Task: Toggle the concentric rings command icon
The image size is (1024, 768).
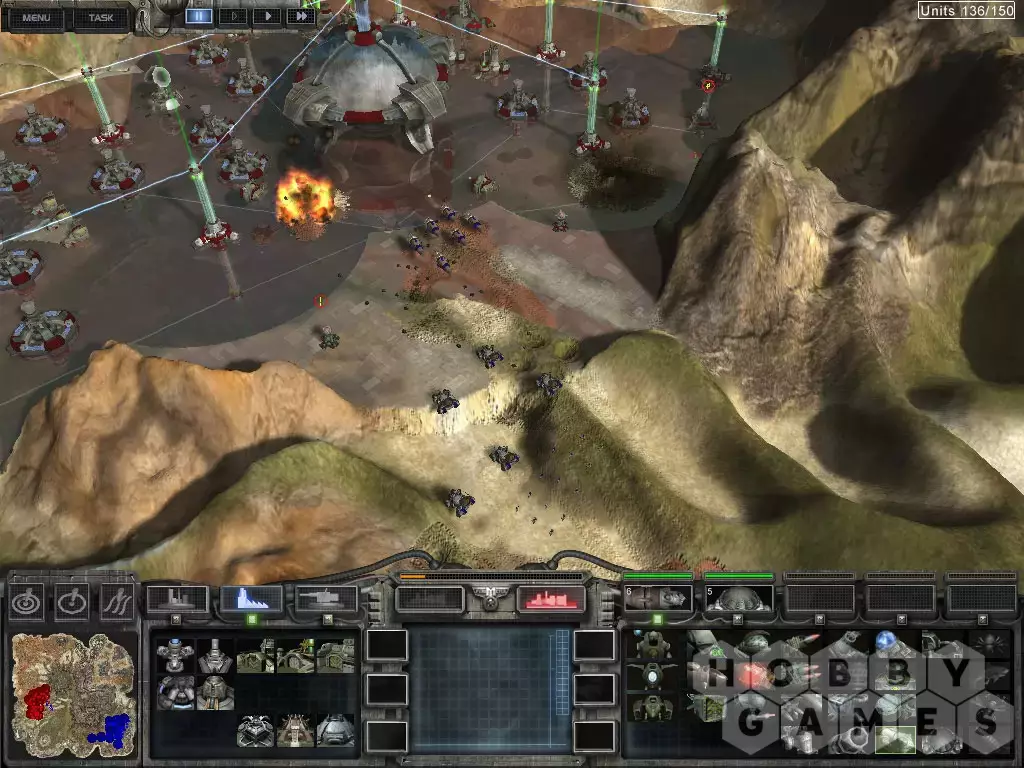Action: [x=26, y=602]
